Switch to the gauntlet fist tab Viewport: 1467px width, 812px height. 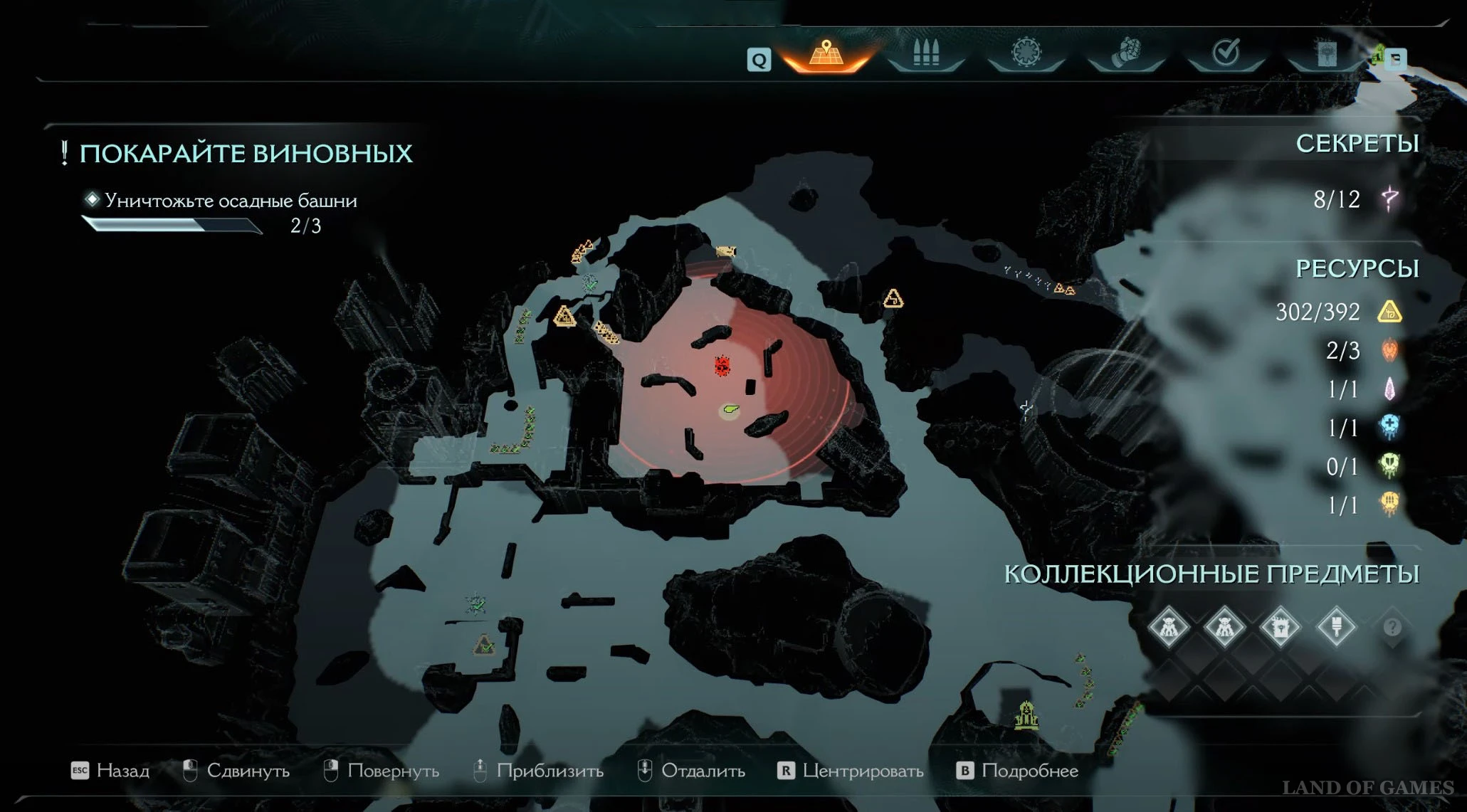[x=1126, y=53]
